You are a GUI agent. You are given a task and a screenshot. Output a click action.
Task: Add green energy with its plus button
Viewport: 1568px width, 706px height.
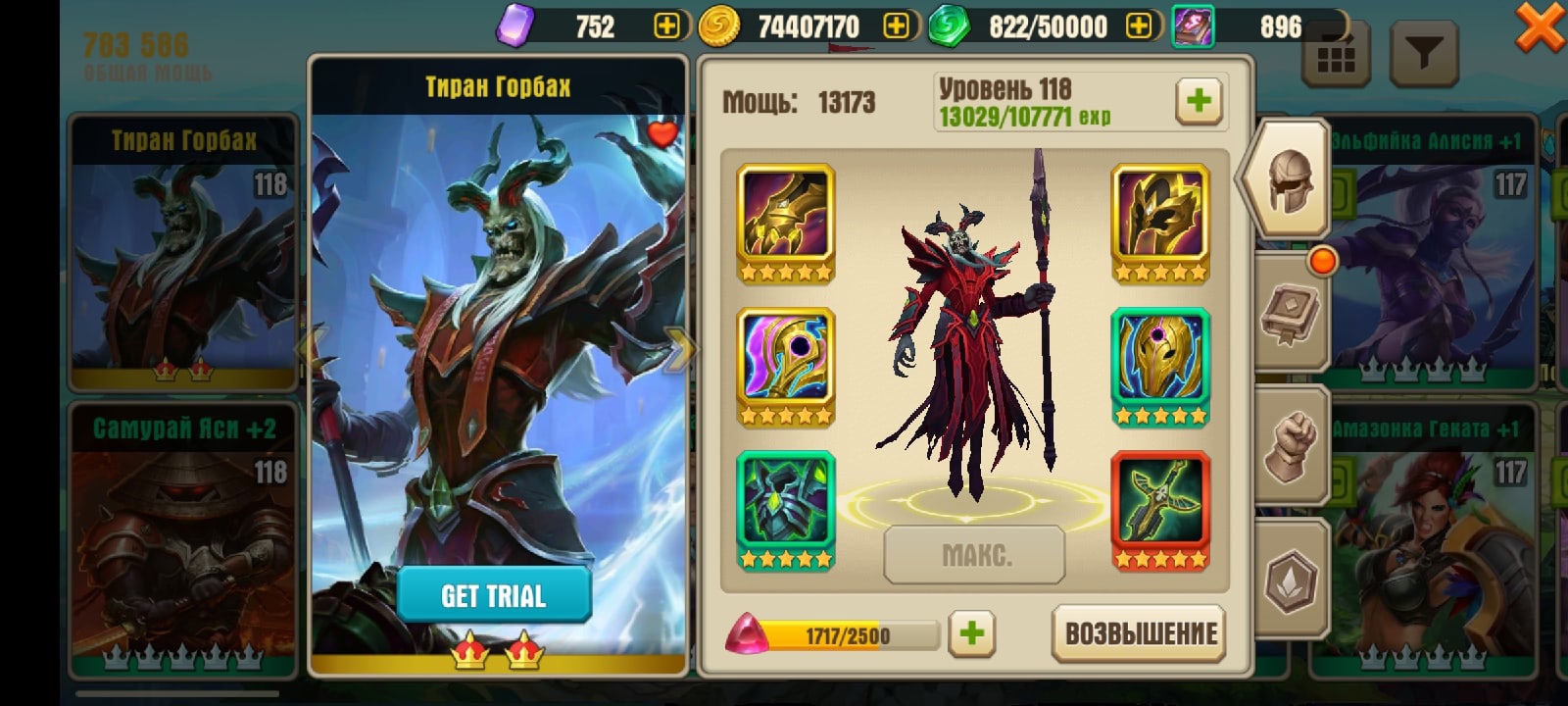point(1139,26)
